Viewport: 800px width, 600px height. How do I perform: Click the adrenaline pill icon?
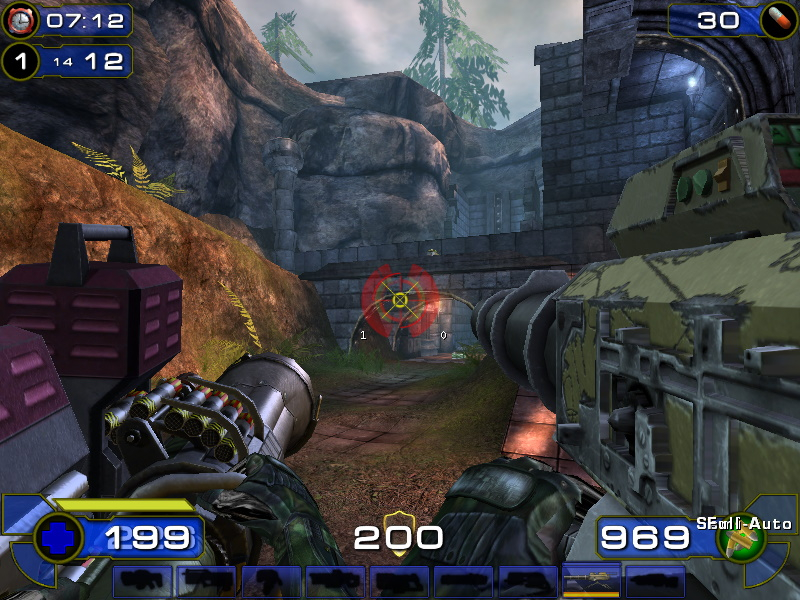point(774,20)
